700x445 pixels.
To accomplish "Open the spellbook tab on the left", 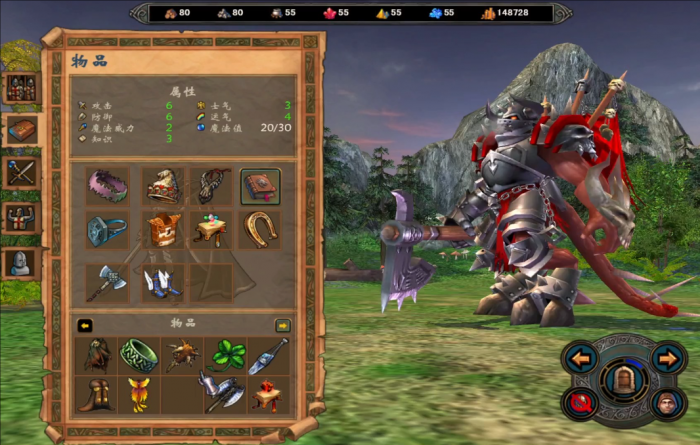I will [22, 129].
